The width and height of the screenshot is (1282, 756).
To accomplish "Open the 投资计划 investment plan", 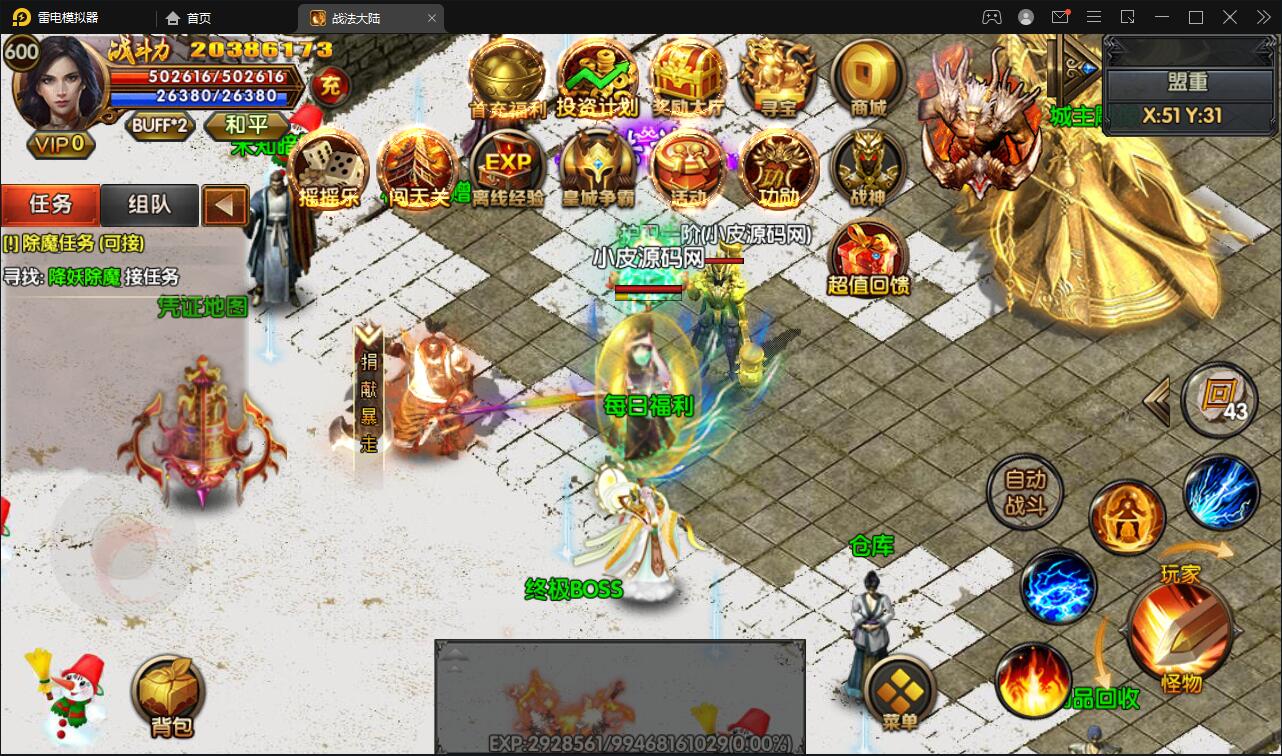I will click(597, 77).
